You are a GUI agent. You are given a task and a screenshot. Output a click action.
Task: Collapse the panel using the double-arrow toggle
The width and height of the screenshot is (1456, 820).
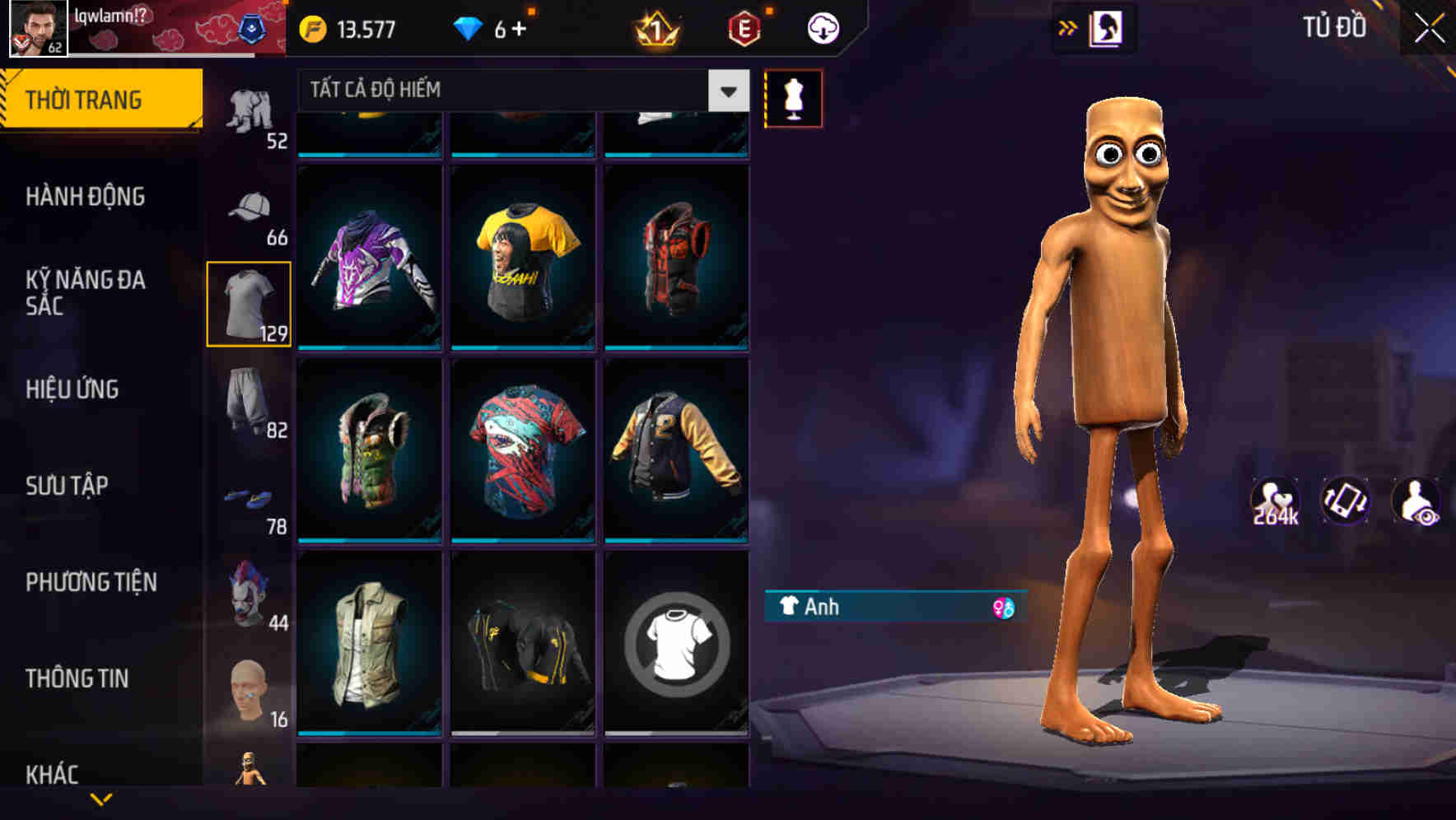pyautogui.click(x=1068, y=27)
